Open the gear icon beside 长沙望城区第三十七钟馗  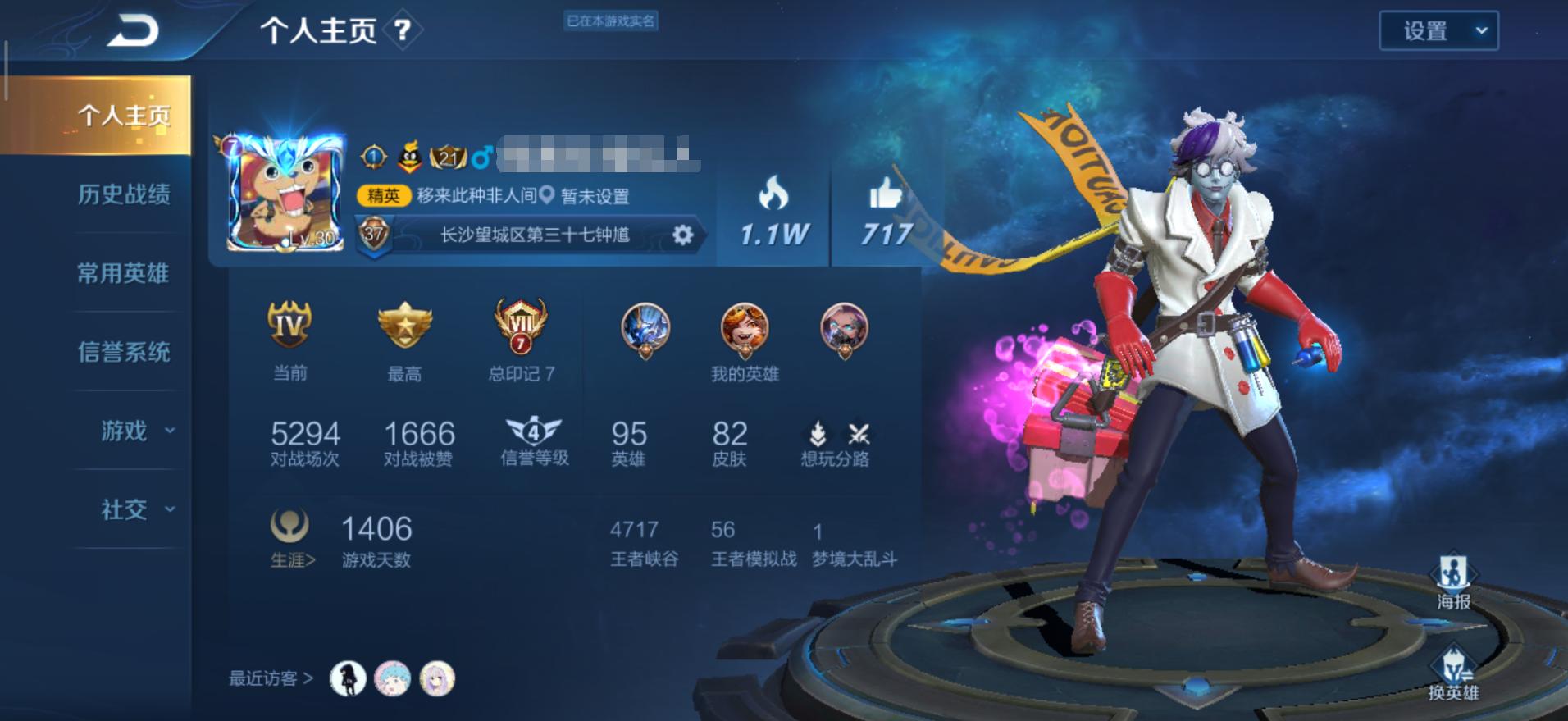(682, 234)
